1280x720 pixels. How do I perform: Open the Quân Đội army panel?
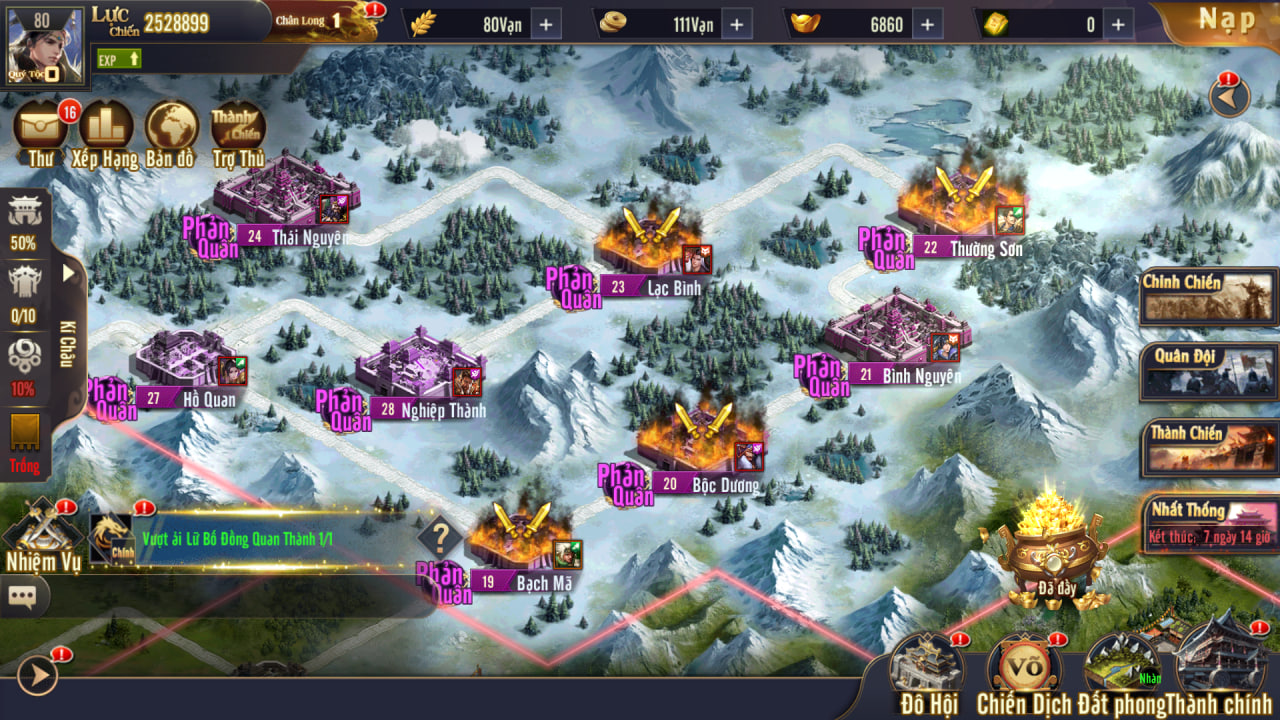[1209, 371]
